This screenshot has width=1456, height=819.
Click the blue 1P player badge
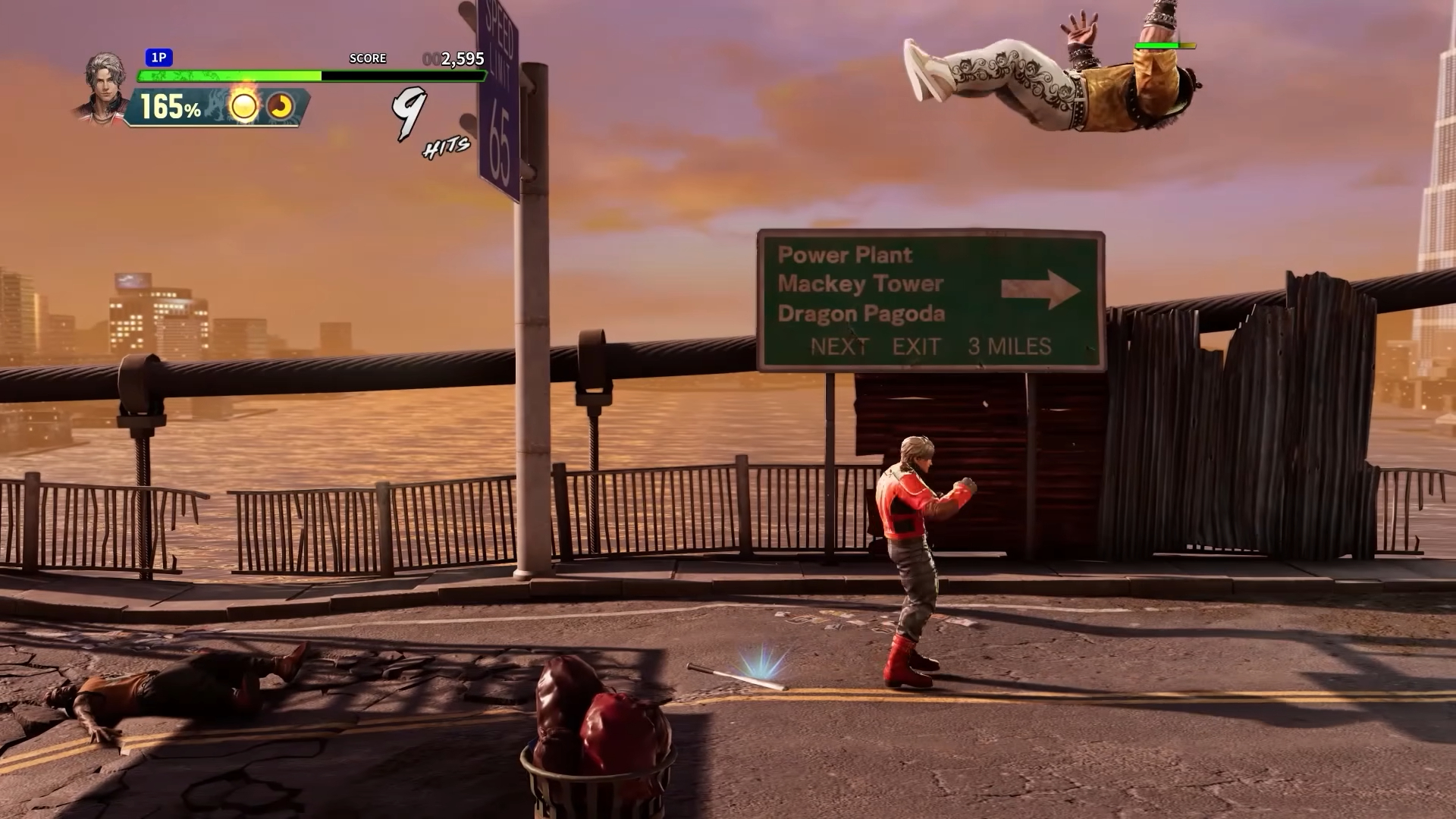(158, 58)
